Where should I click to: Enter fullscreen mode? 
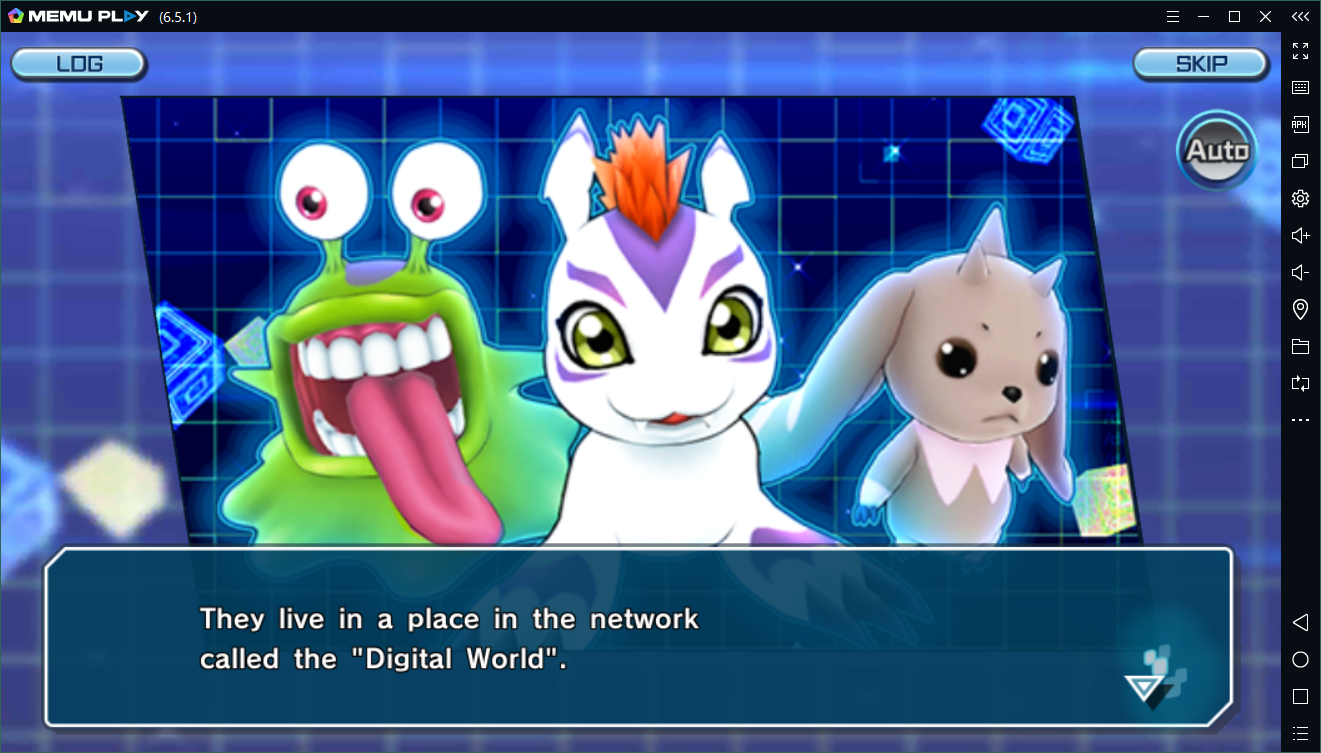[1300, 51]
